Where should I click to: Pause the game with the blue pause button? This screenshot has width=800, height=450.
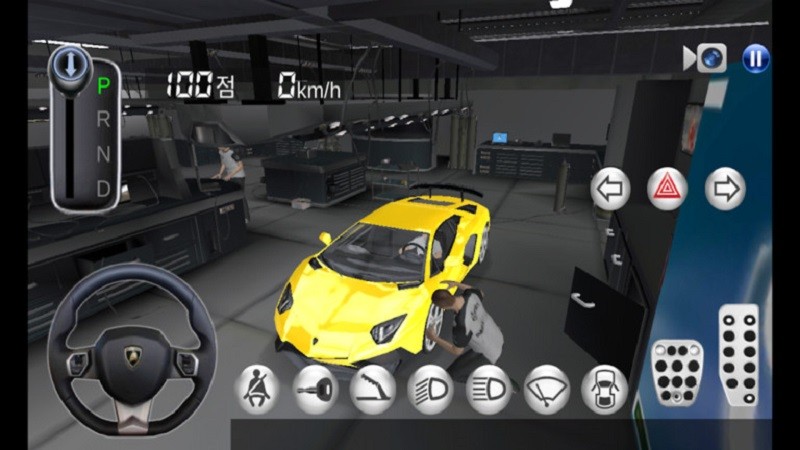756,59
